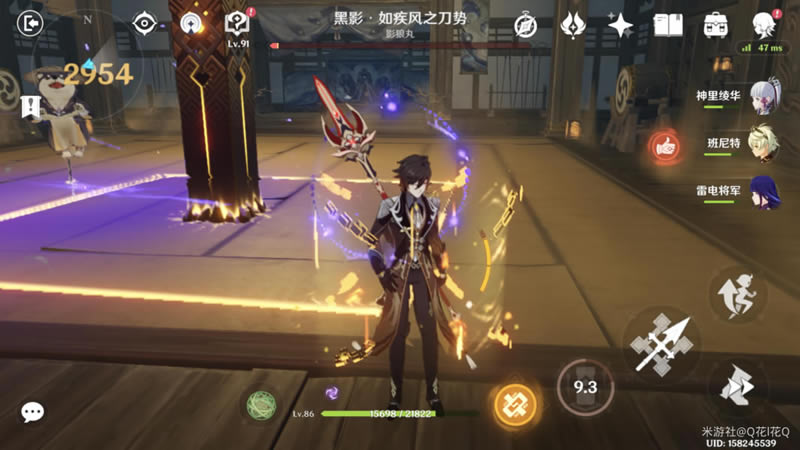Tap the exit domain icon
800x450 pixels.
pos(32,23)
